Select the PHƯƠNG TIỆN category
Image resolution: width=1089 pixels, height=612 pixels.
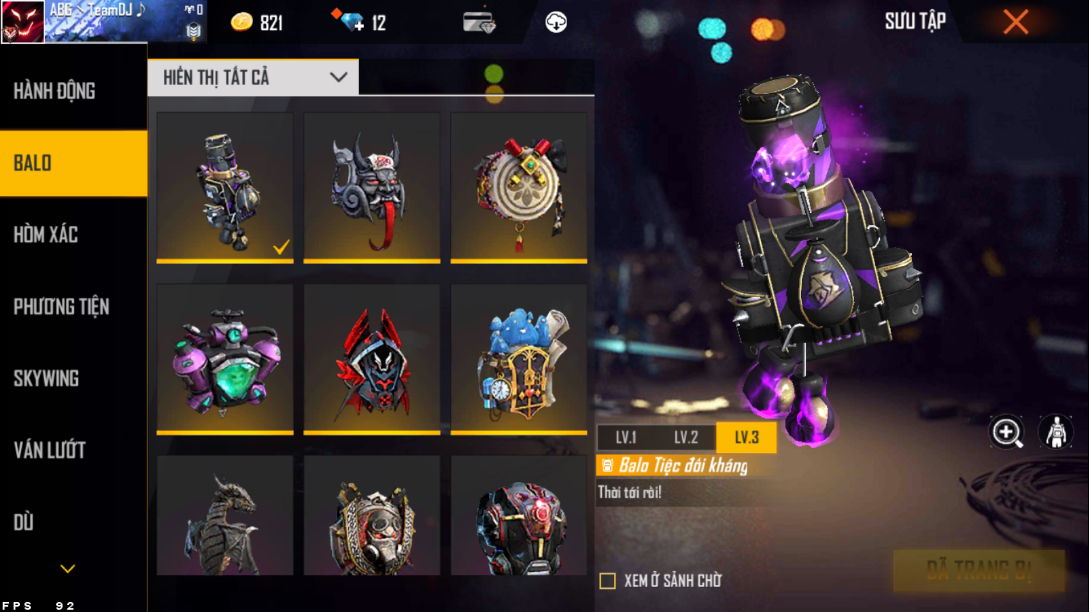tap(61, 307)
